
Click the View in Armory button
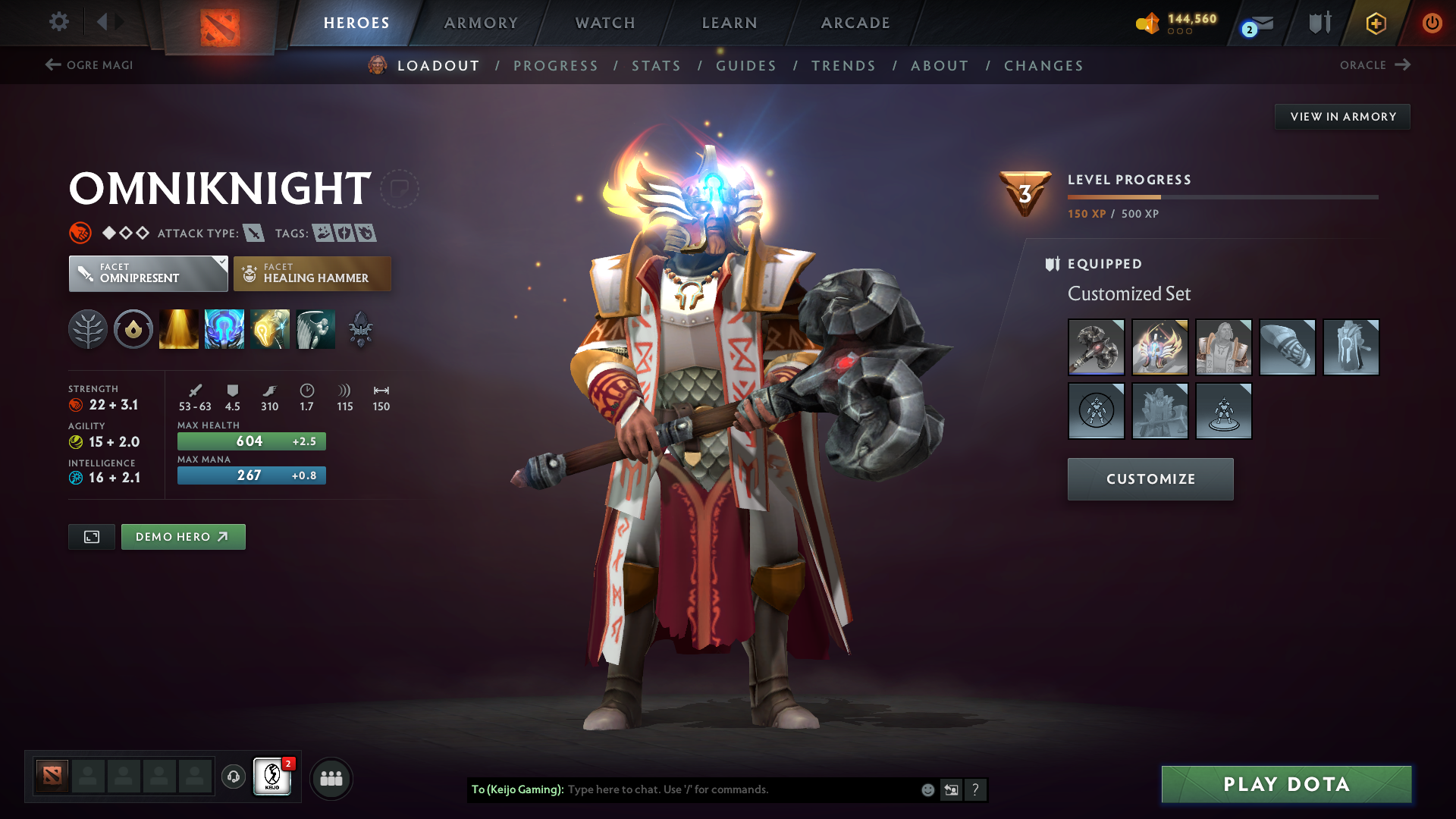pyautogui.click(x=1342, y=116)
